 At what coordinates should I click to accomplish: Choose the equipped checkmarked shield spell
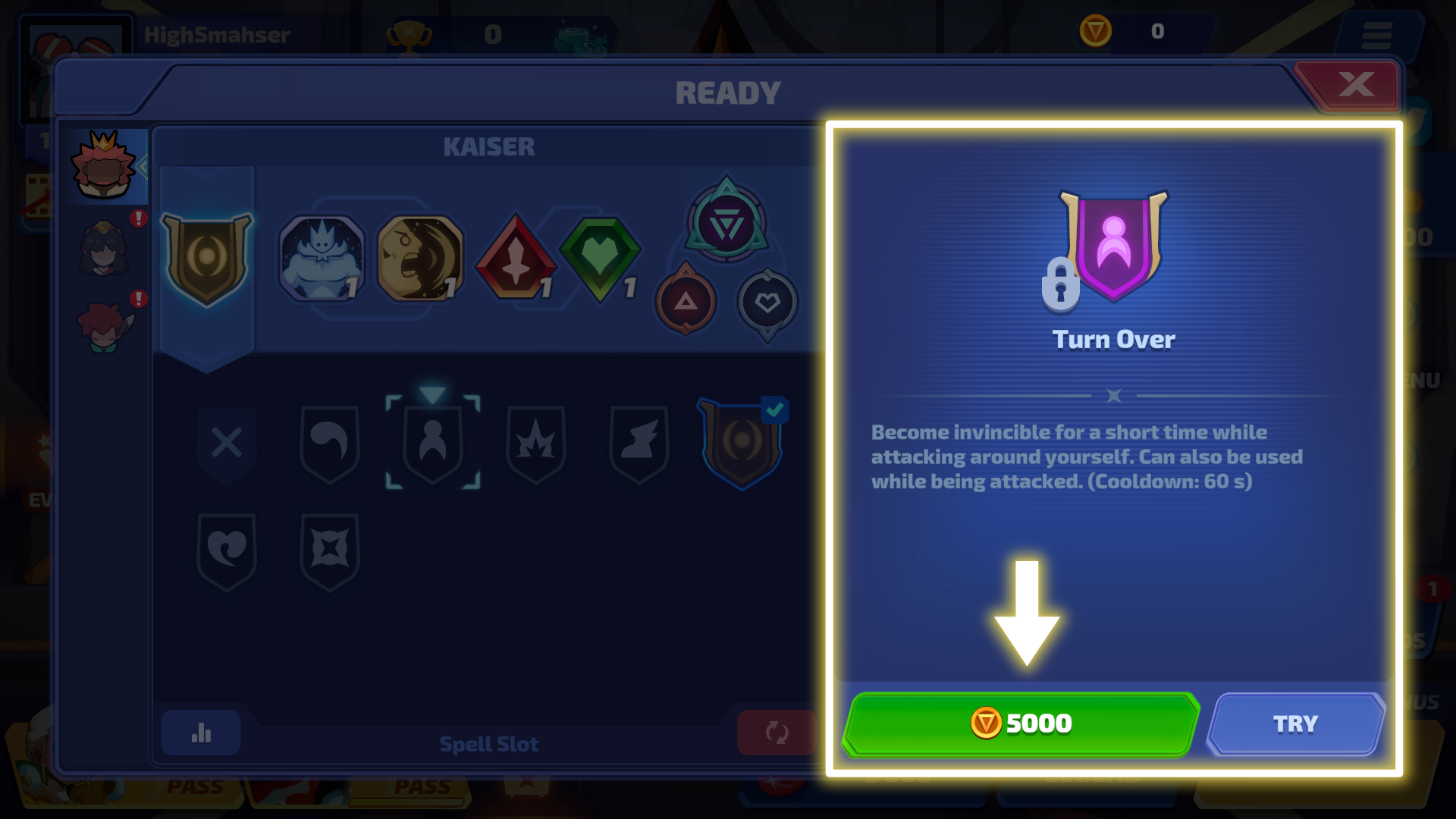coord(742,443)
